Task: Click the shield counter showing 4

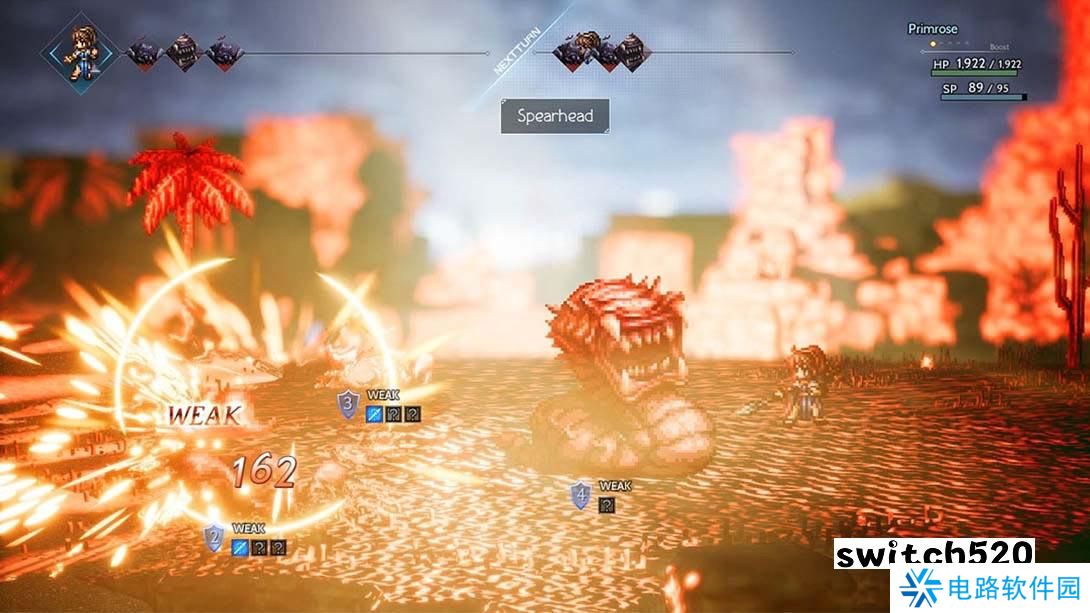Action: pyautogui.click(x=580, y=495)
